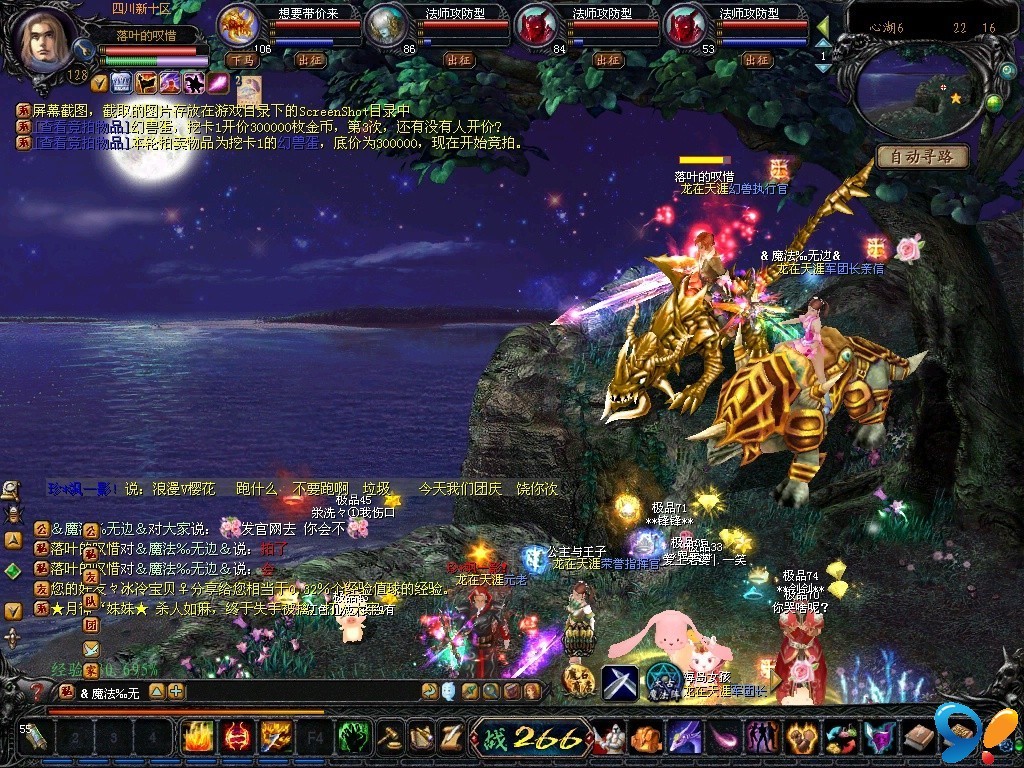Click the green globe button beside the minimap
The width and height of the screenshot is (1024, 768).
994,102
